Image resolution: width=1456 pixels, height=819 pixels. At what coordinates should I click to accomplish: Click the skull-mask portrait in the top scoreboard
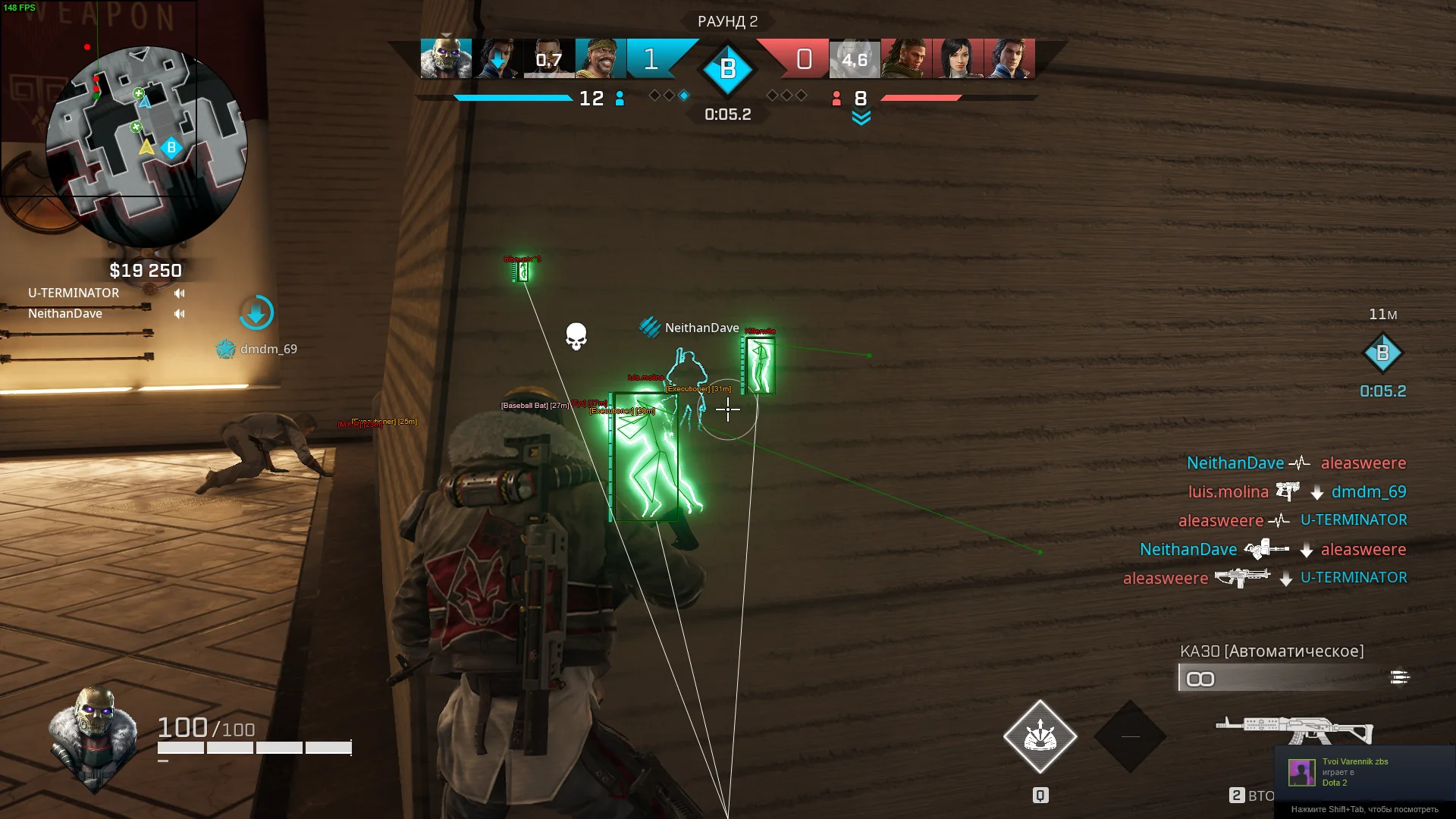click(x=446, y=58)
